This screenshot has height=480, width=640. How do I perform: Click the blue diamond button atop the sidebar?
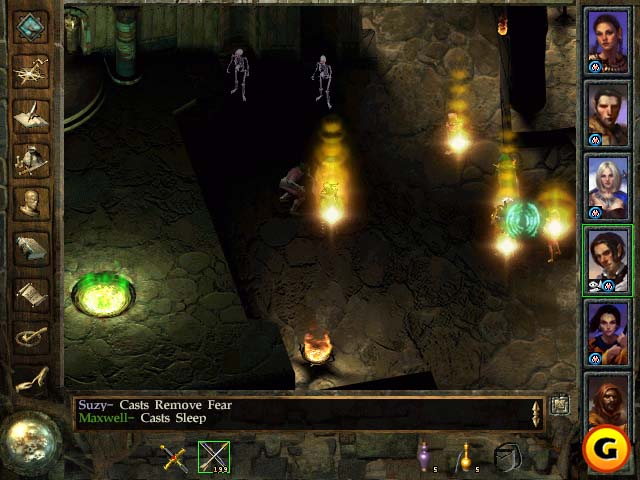pos(32,27)
